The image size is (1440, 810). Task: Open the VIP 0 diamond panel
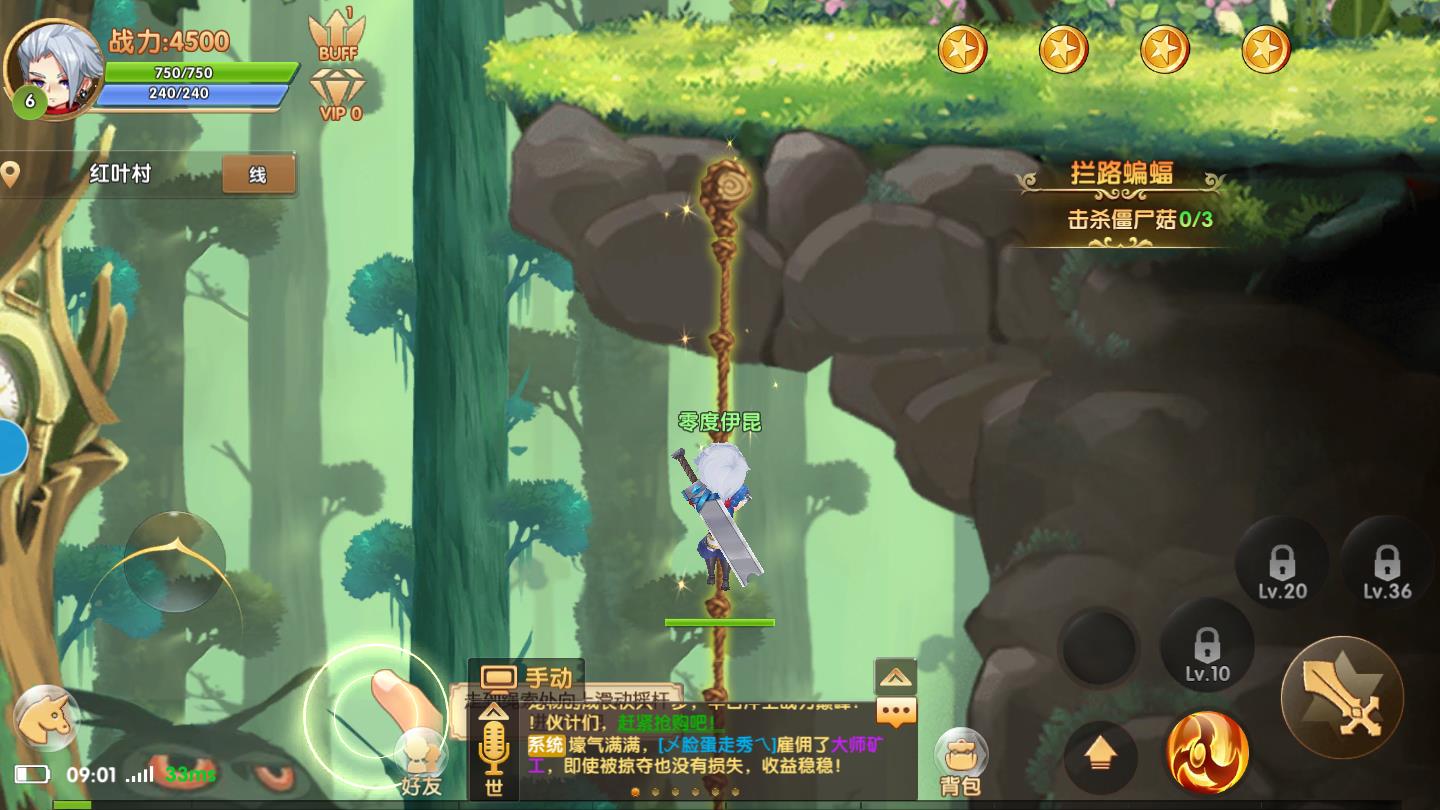point(339,94)
